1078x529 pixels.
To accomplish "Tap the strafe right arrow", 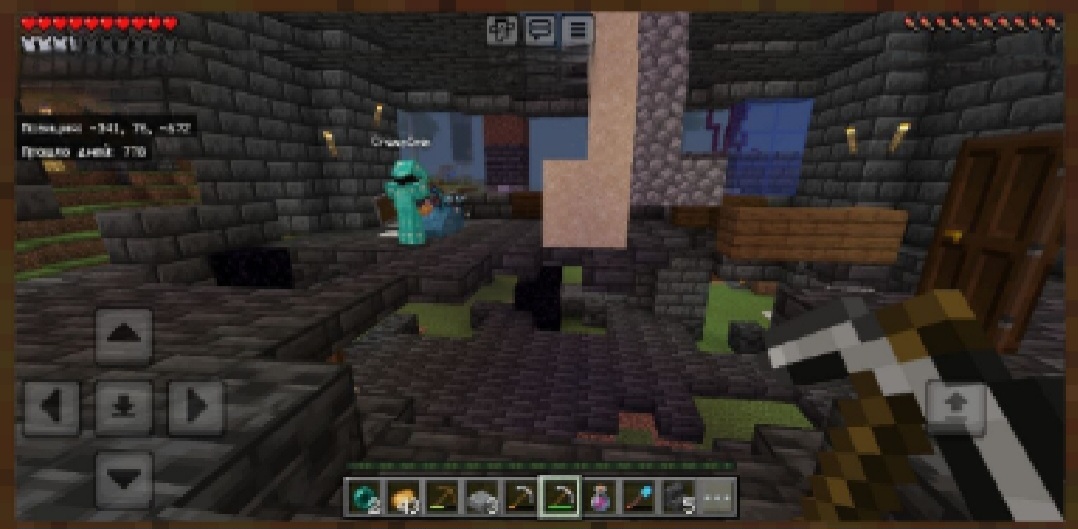I will coord(195,407).
